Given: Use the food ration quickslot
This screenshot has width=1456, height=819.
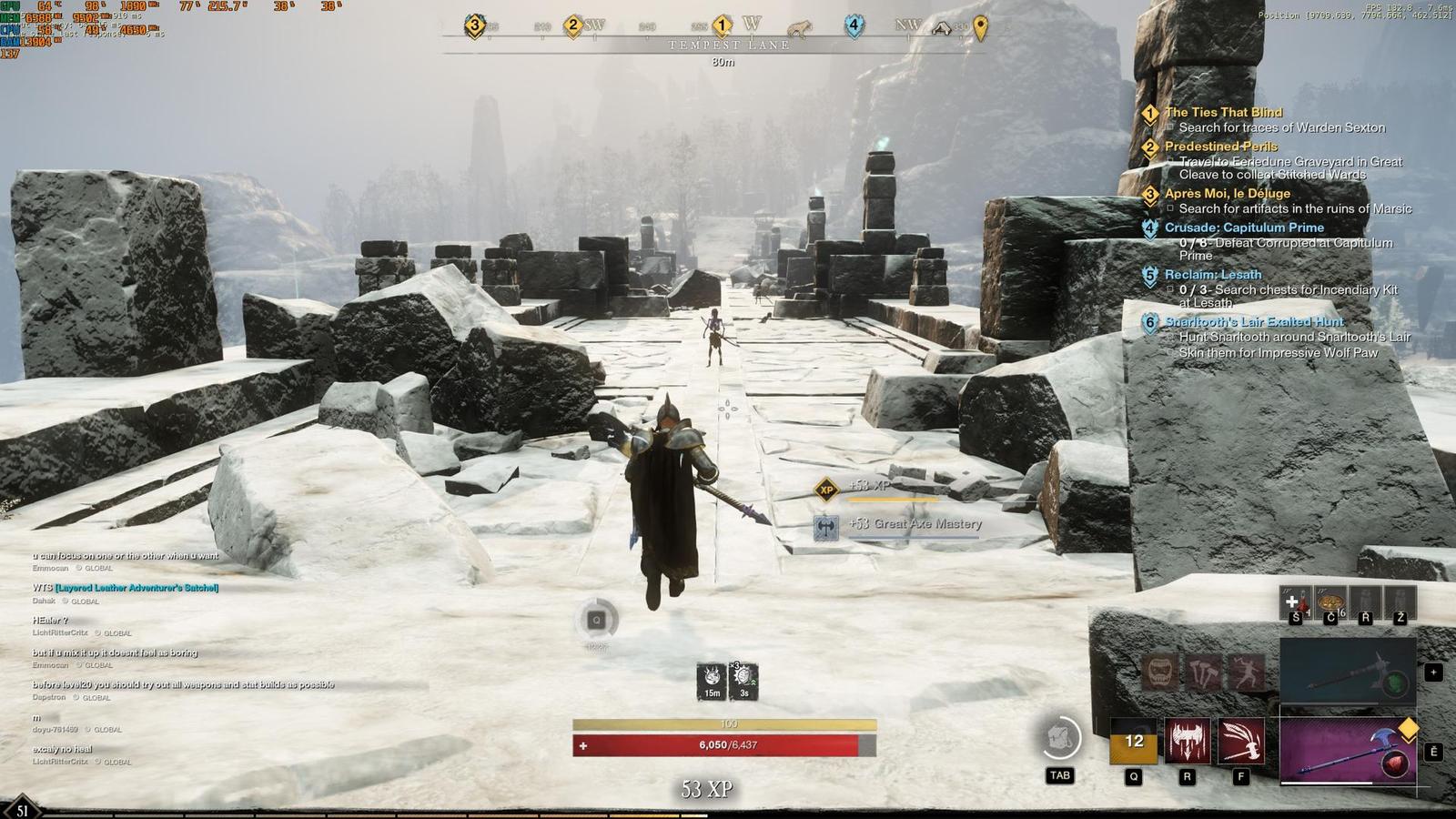Looking at the screenshot, I should pos(1330,602).
